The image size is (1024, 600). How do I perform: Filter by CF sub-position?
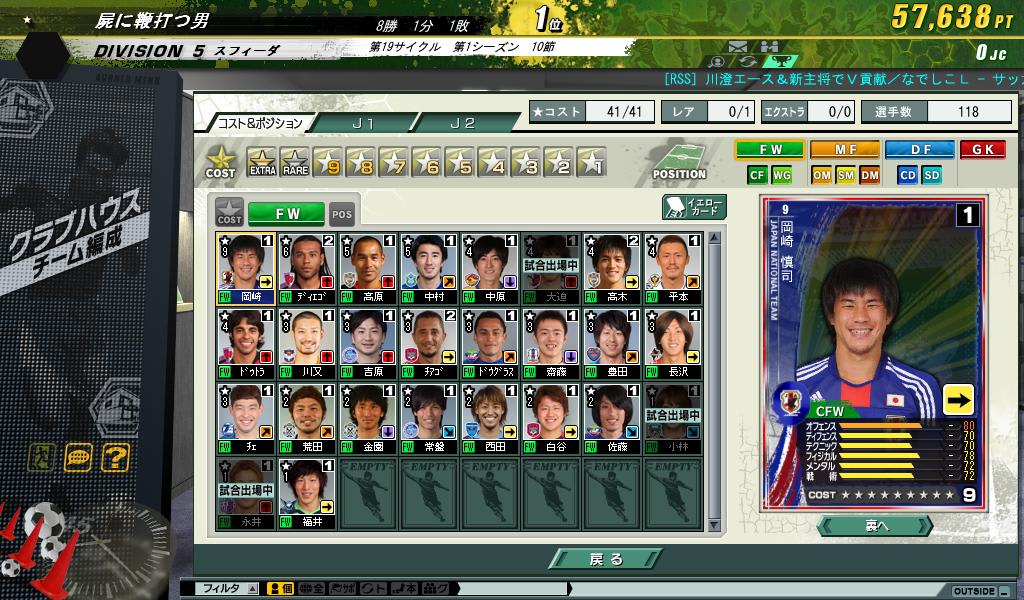757,175
